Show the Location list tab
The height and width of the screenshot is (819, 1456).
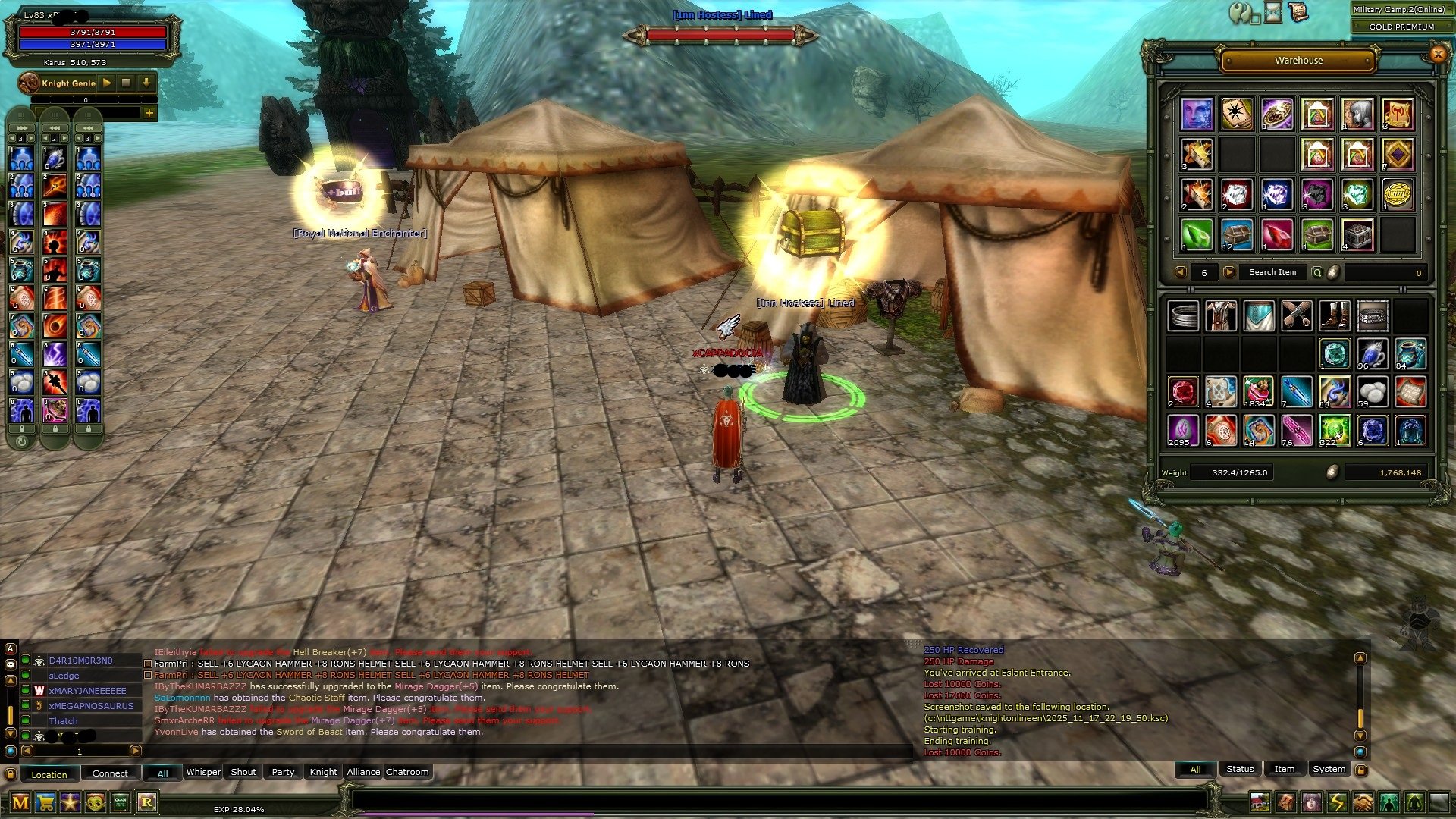coord(49,774)
